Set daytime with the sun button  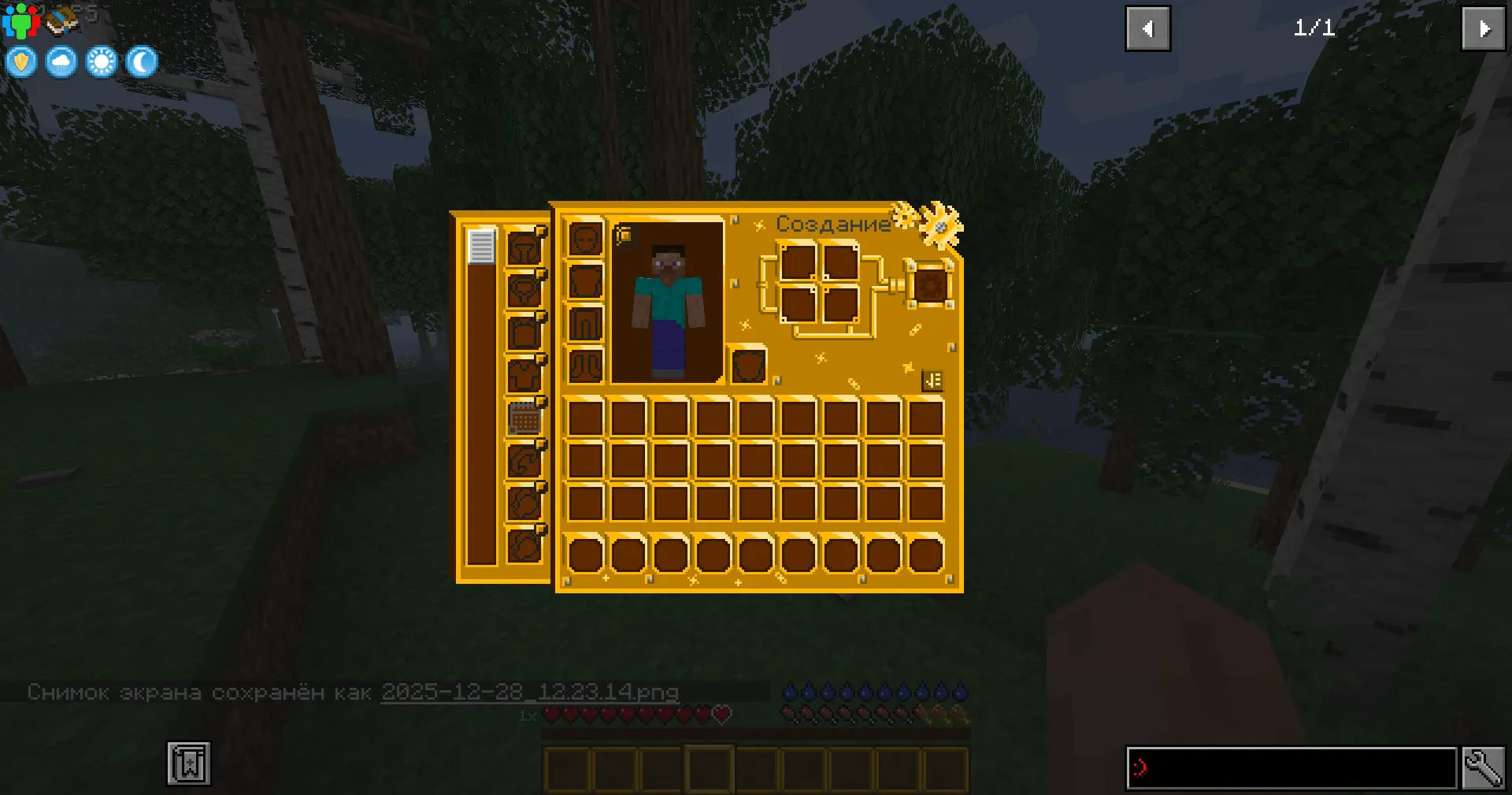click(101, 61)
